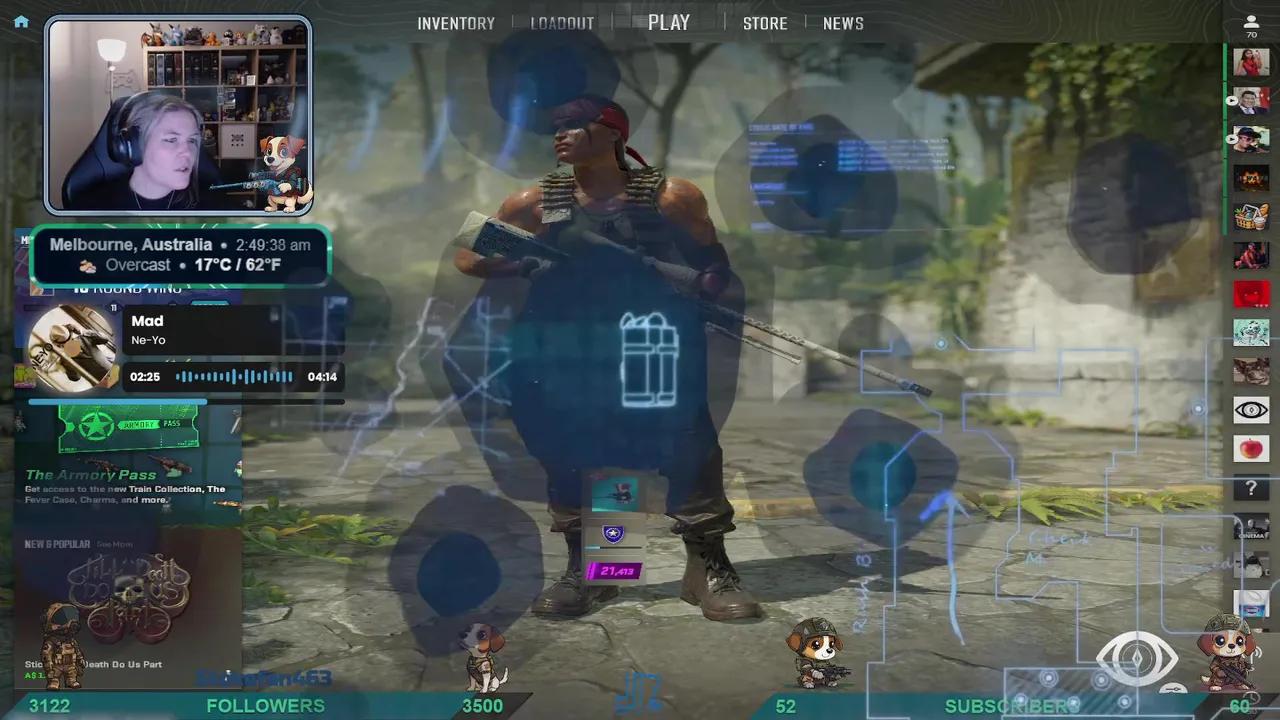1280x720 pixels.
Task: Click the streamer webcam frame in top-left
Action: pyautogui.click(x=178, y=115)
